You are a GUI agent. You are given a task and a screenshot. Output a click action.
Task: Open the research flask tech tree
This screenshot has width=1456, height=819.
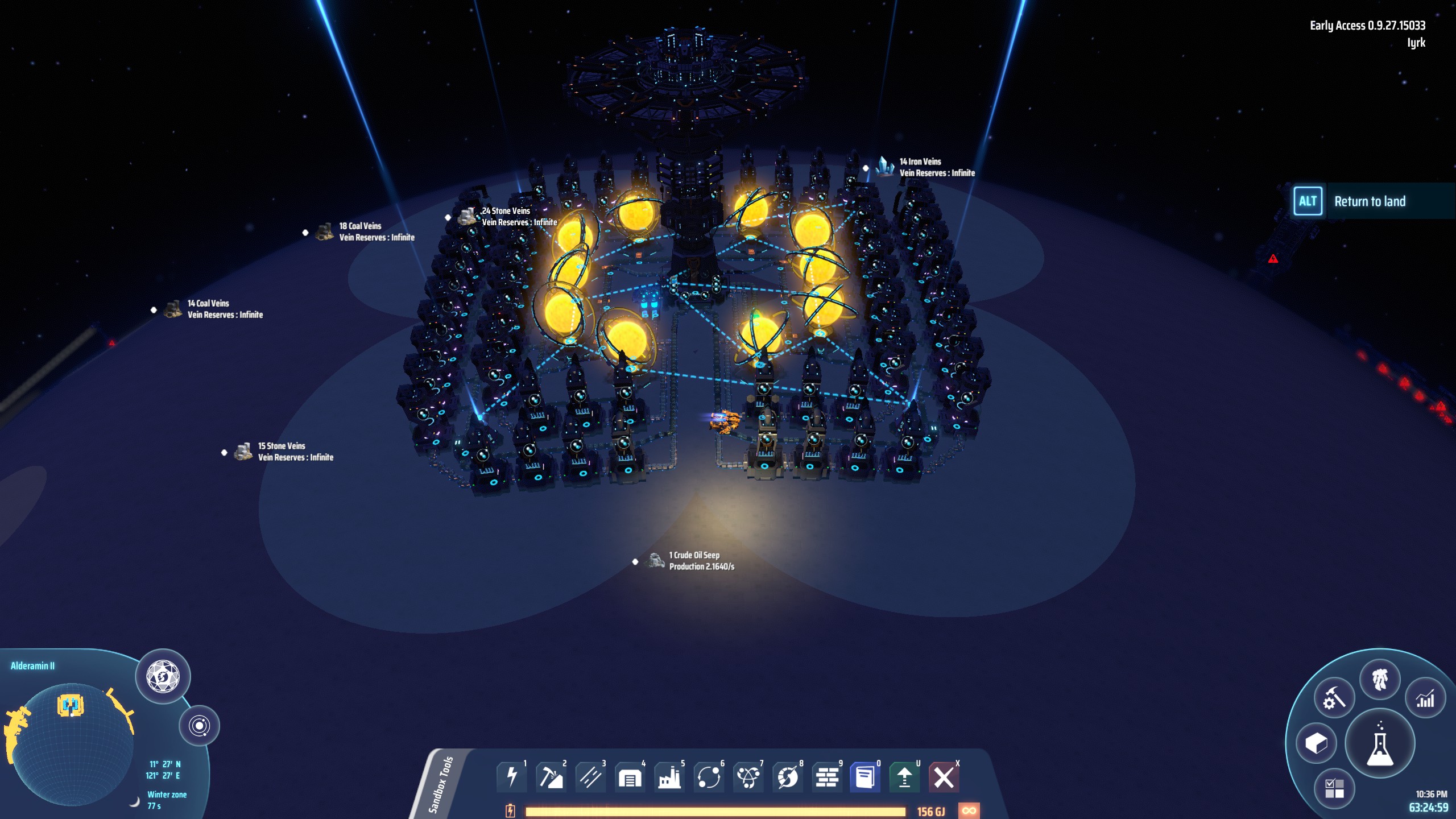[1380, 744]
